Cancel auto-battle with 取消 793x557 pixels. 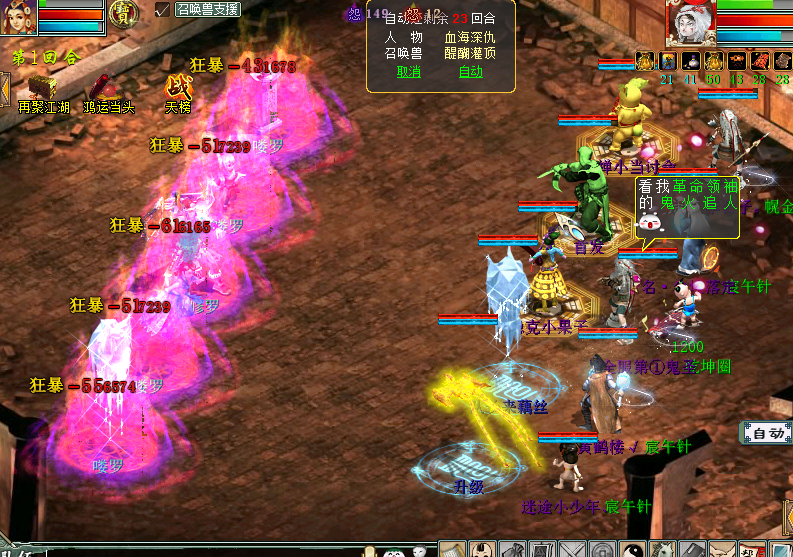click(408, 71)
